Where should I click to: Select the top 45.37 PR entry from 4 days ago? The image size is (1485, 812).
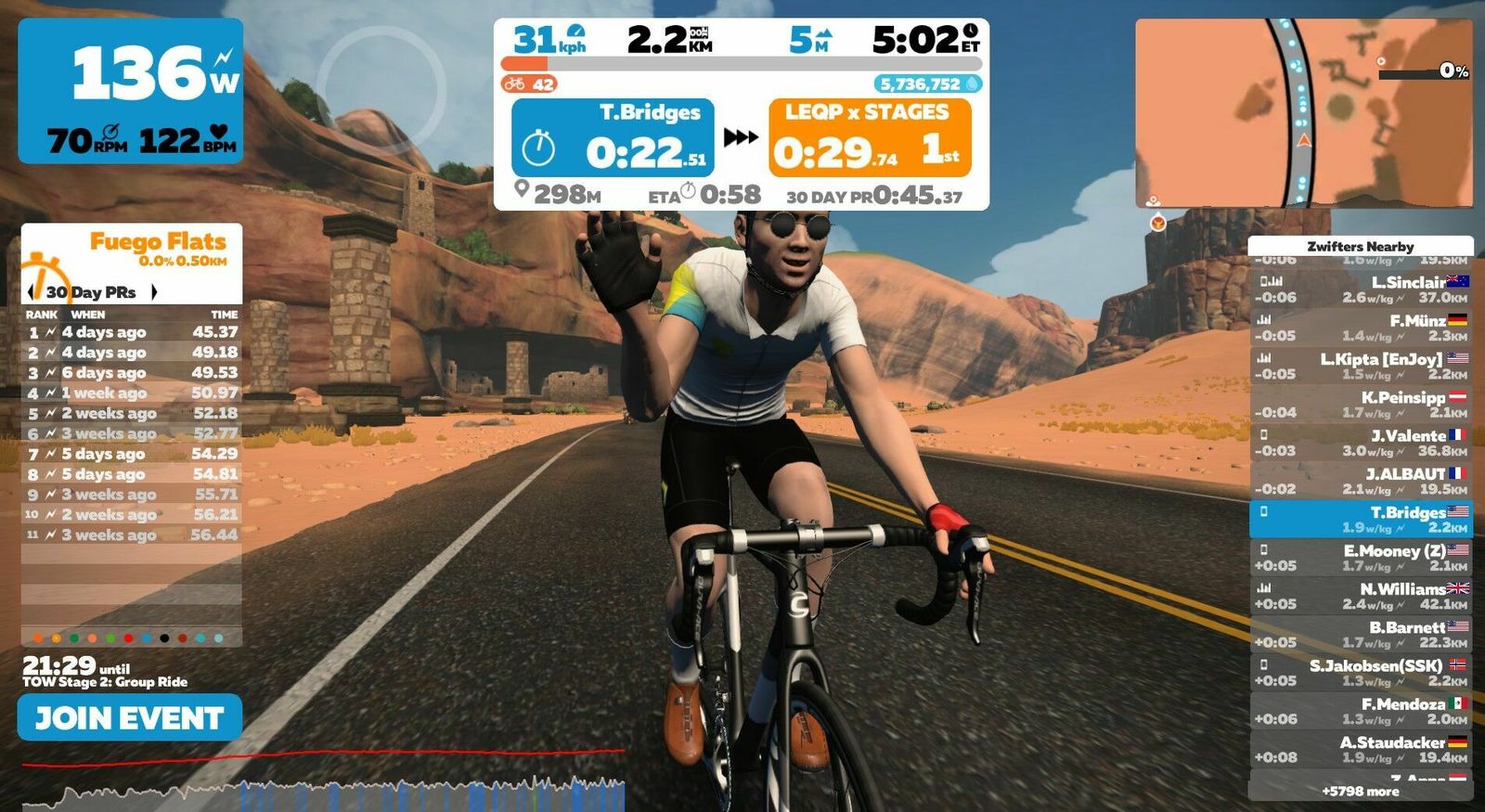131,332
